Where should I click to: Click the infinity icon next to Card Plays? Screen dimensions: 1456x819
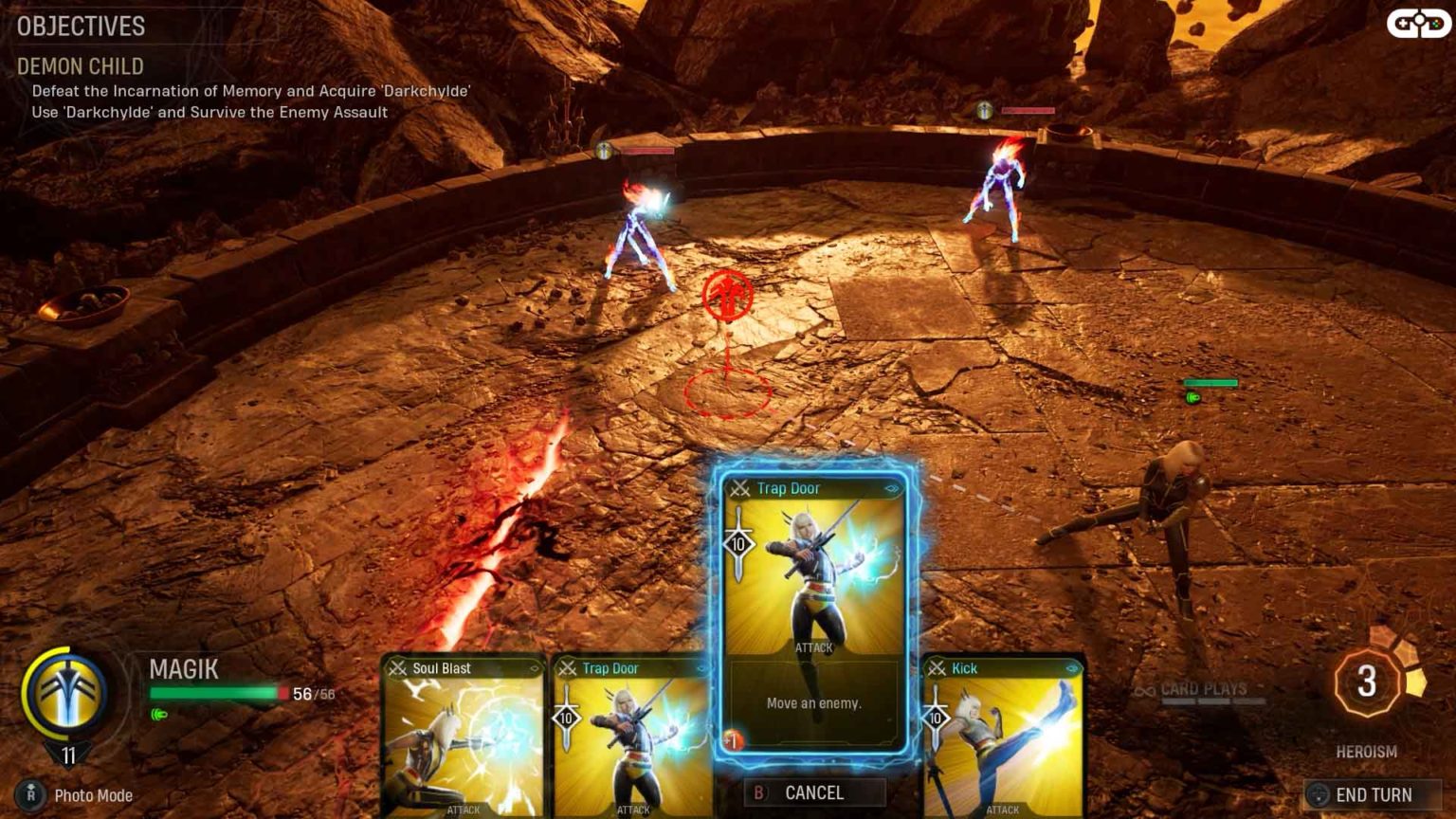tap(1144, 690)
